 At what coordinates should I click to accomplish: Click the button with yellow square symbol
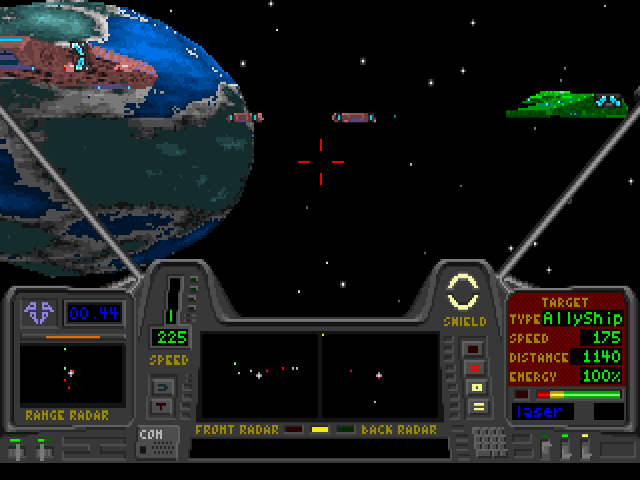tap(476, 387)
